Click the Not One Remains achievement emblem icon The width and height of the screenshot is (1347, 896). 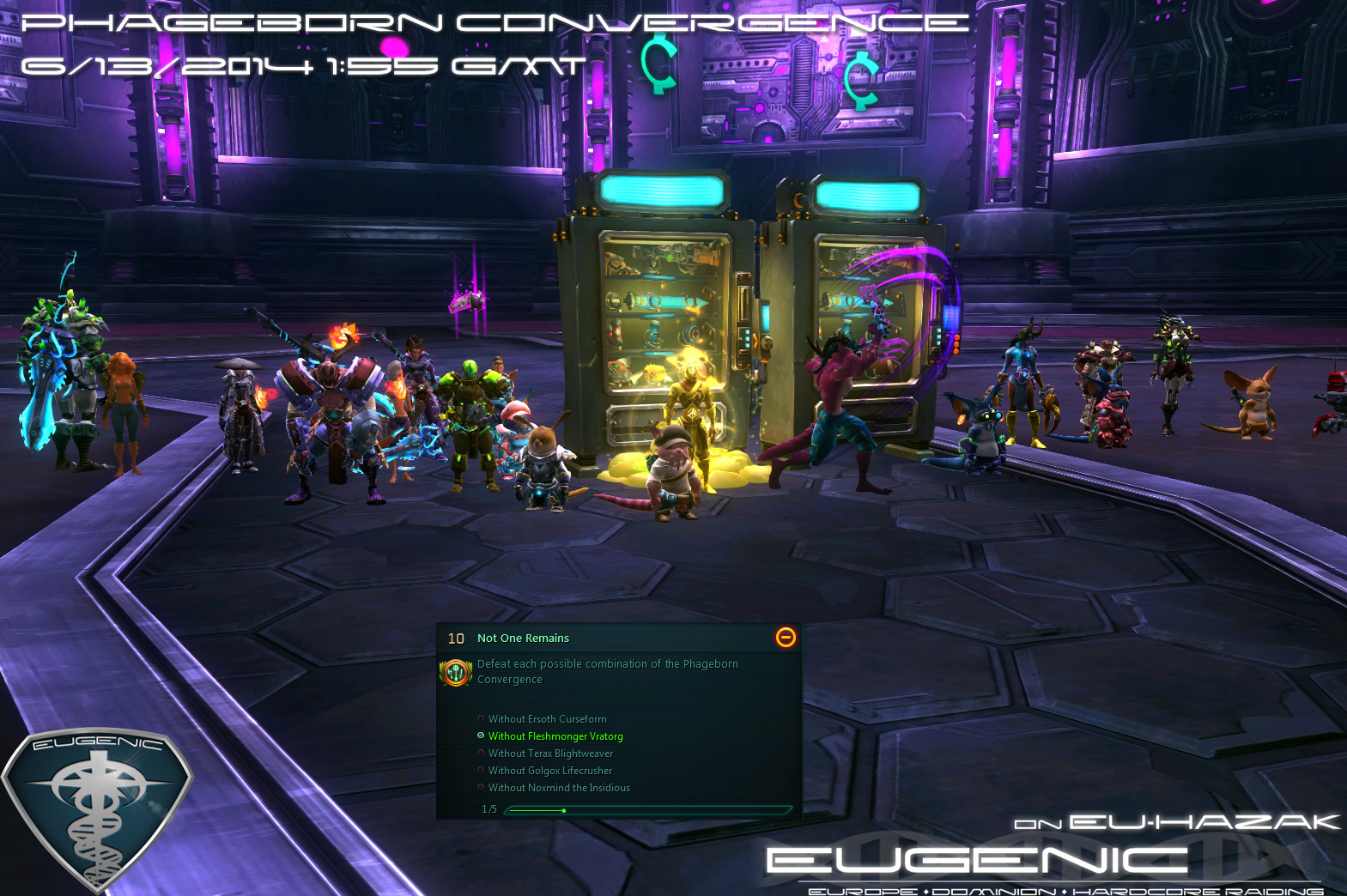coord(456,673)
